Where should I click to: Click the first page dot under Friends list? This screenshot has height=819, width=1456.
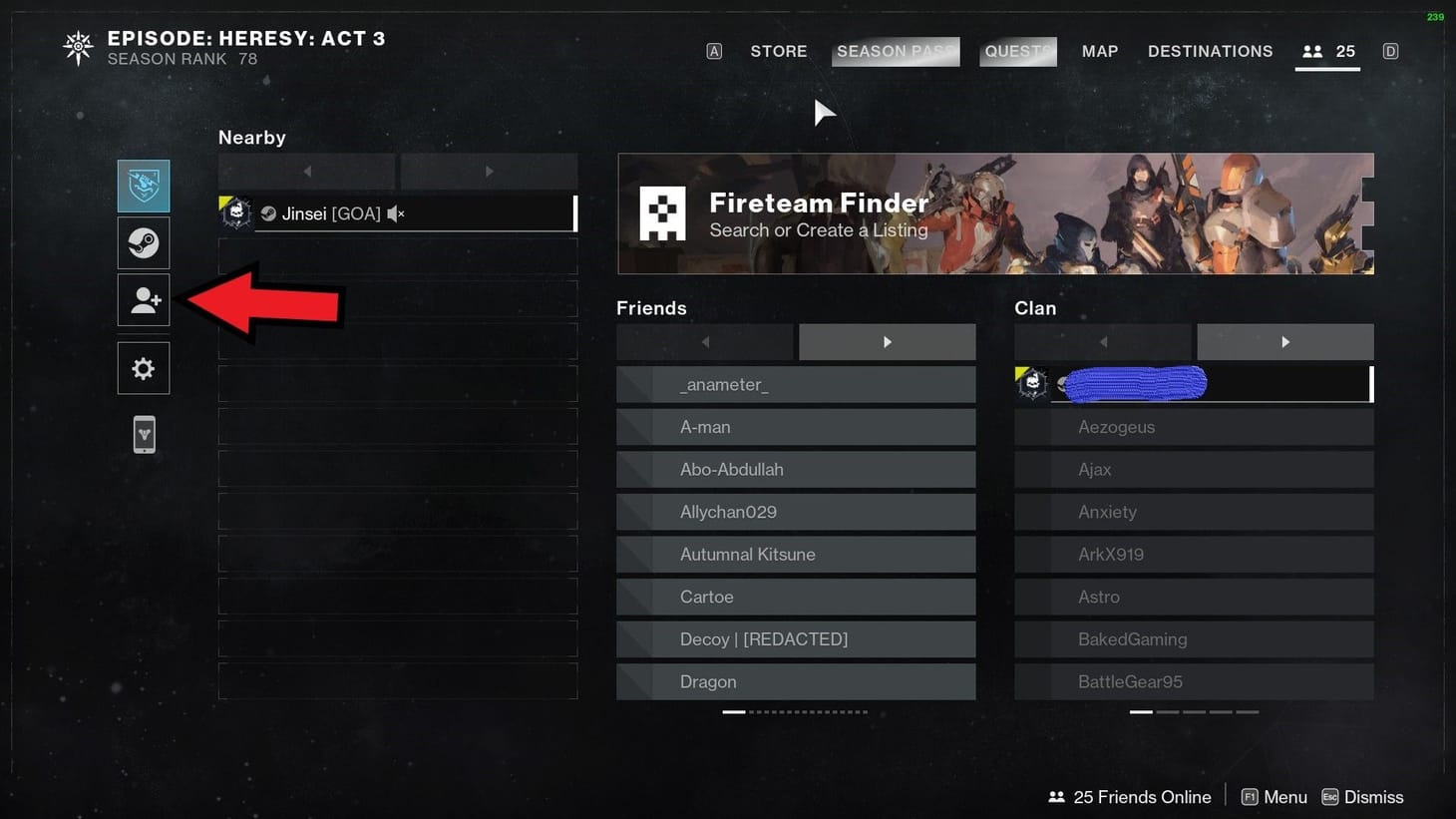734,711
